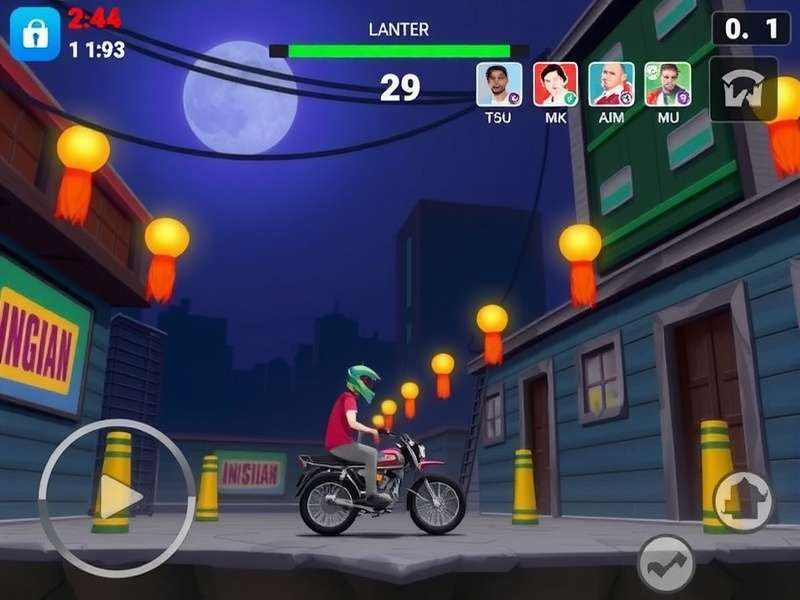The width and height of the screenshot is (800, 600).
Task: Activate the curved arrow button under the counter
Action: (x=743, y=89)
